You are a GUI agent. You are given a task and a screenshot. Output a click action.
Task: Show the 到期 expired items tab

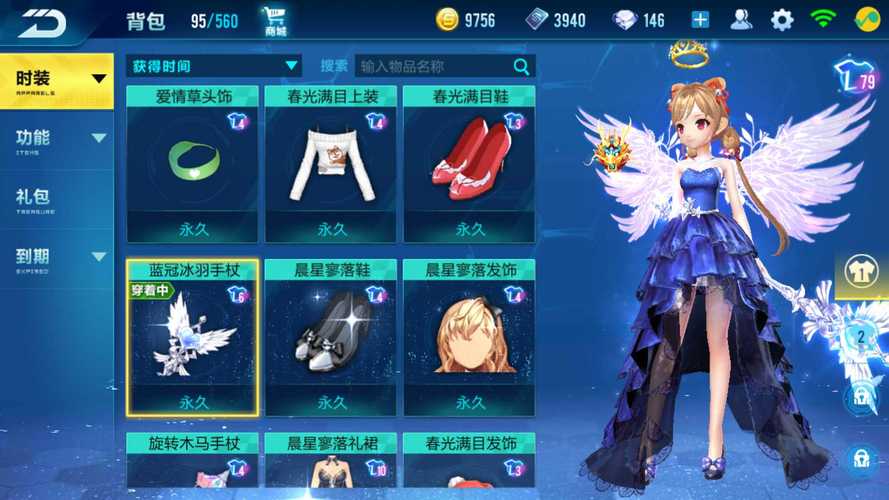(x=55, y=258)
